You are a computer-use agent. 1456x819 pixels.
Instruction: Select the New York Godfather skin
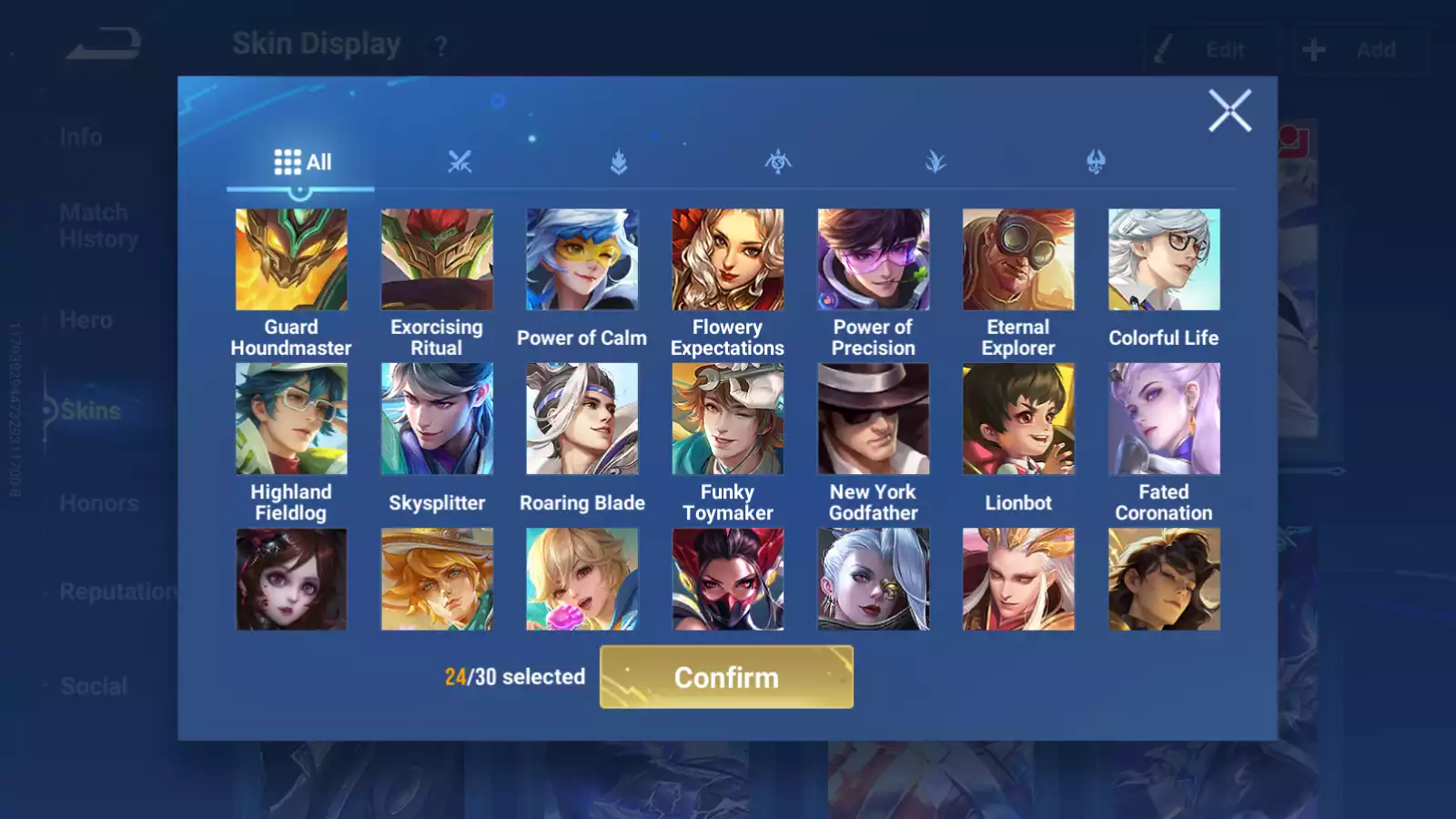(x=873, y=419)
